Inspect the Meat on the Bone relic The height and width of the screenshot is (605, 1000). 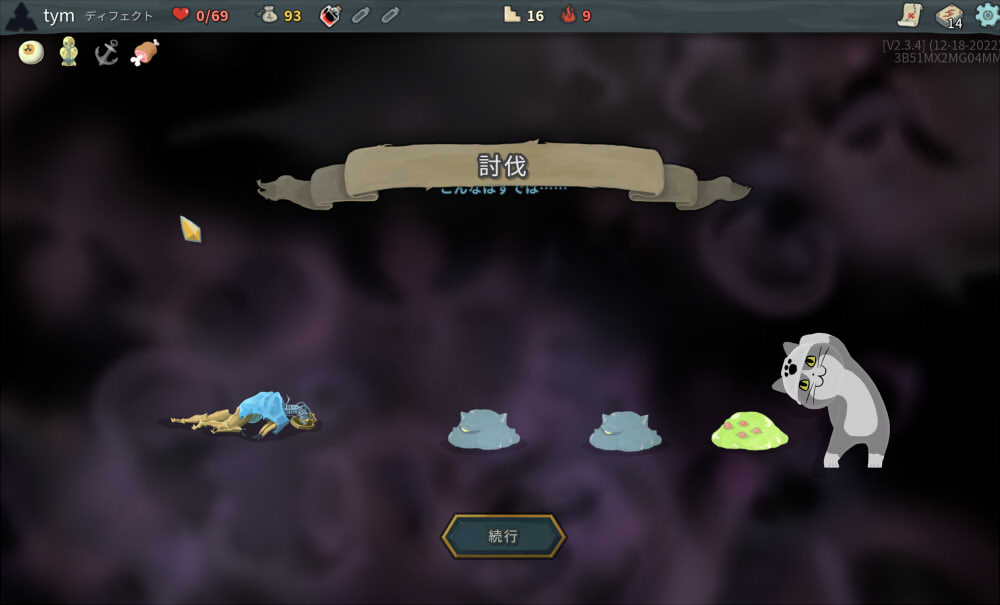pyautogui.click(x=145, y=52)
